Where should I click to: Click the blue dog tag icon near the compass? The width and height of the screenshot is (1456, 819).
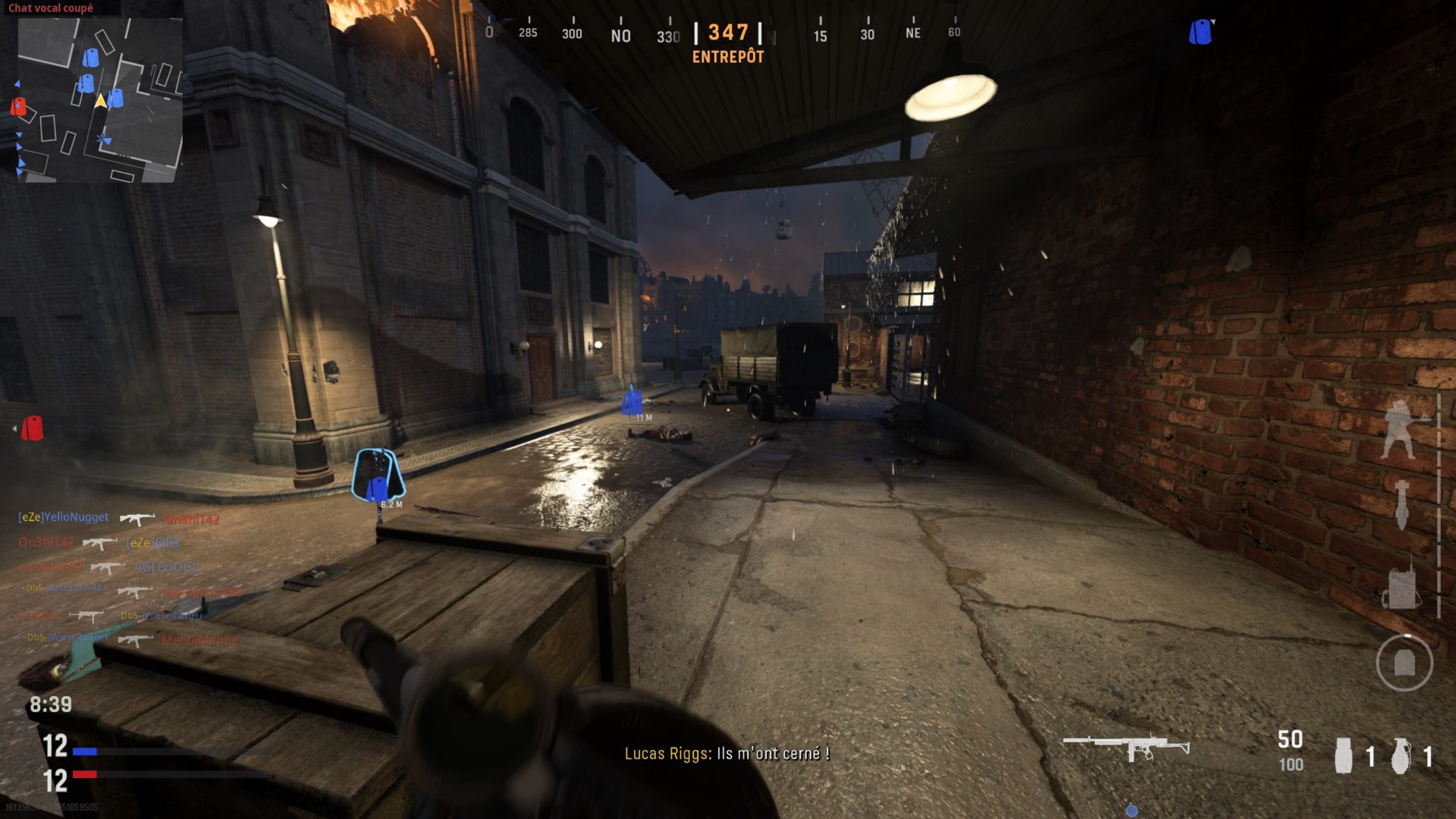click(x=1200, y=33)
